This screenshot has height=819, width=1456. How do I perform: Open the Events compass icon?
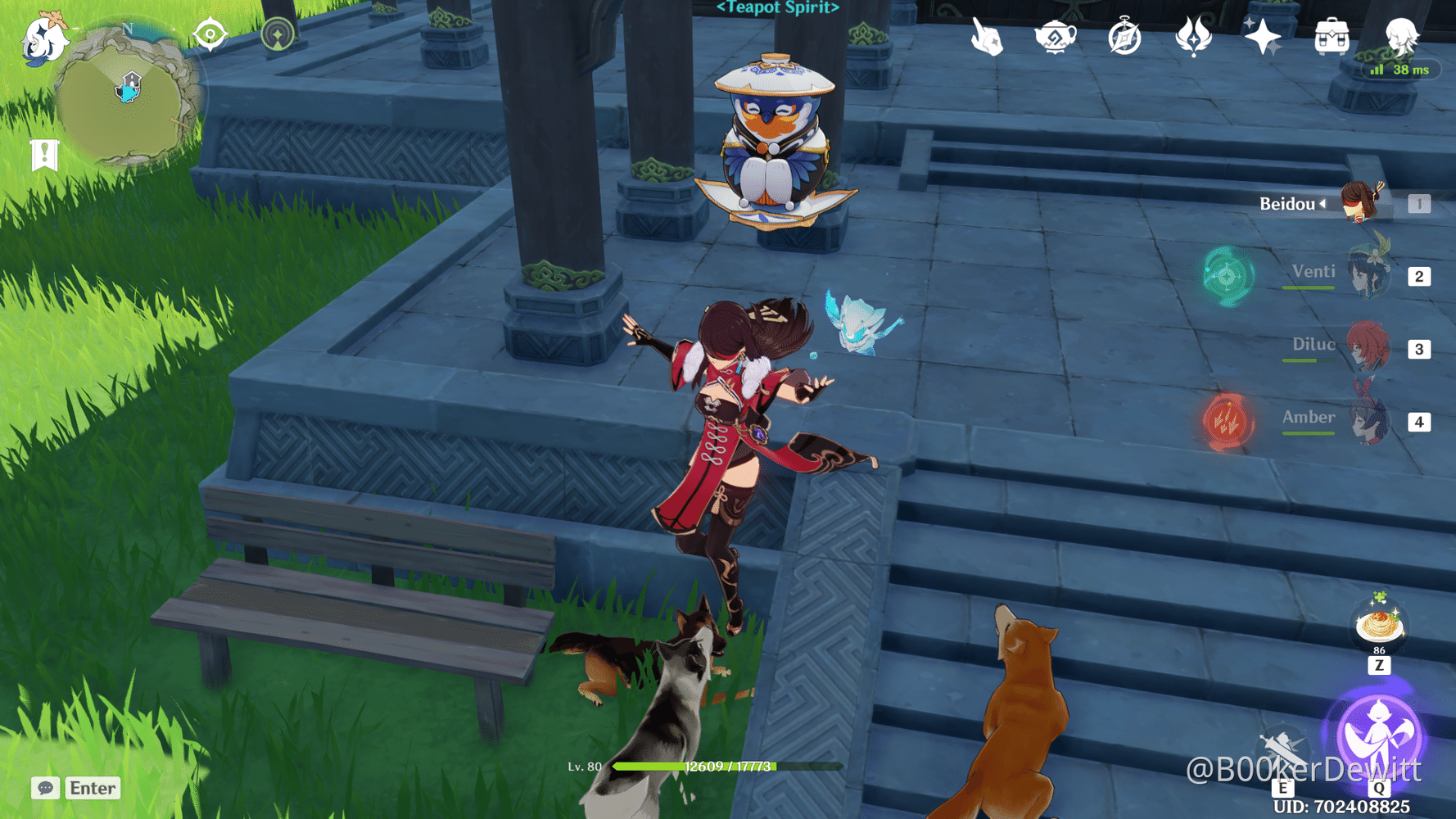click(x=1124, y=35)
